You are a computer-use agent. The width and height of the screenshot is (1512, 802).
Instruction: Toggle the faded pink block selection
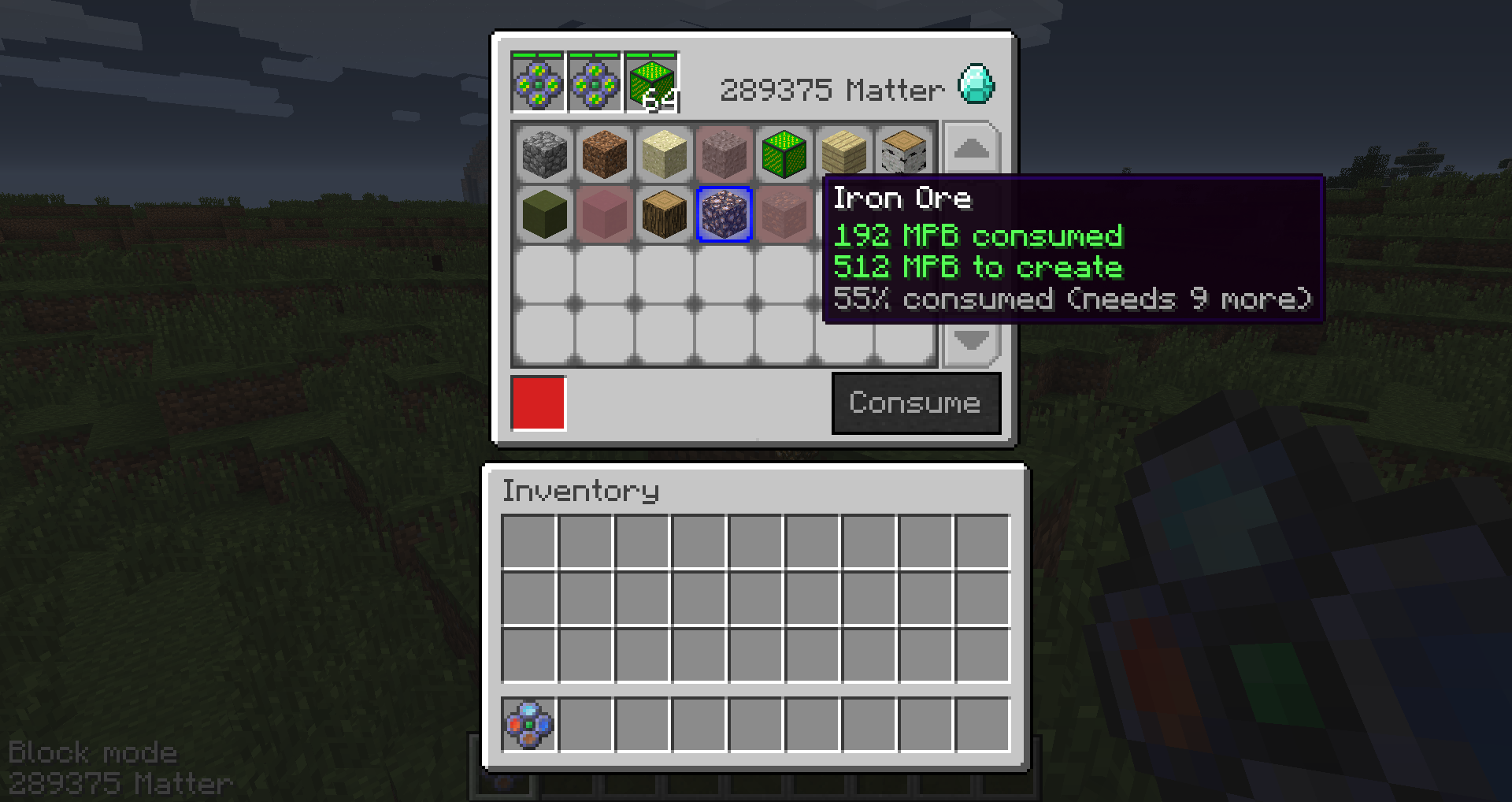click(604, 214)
